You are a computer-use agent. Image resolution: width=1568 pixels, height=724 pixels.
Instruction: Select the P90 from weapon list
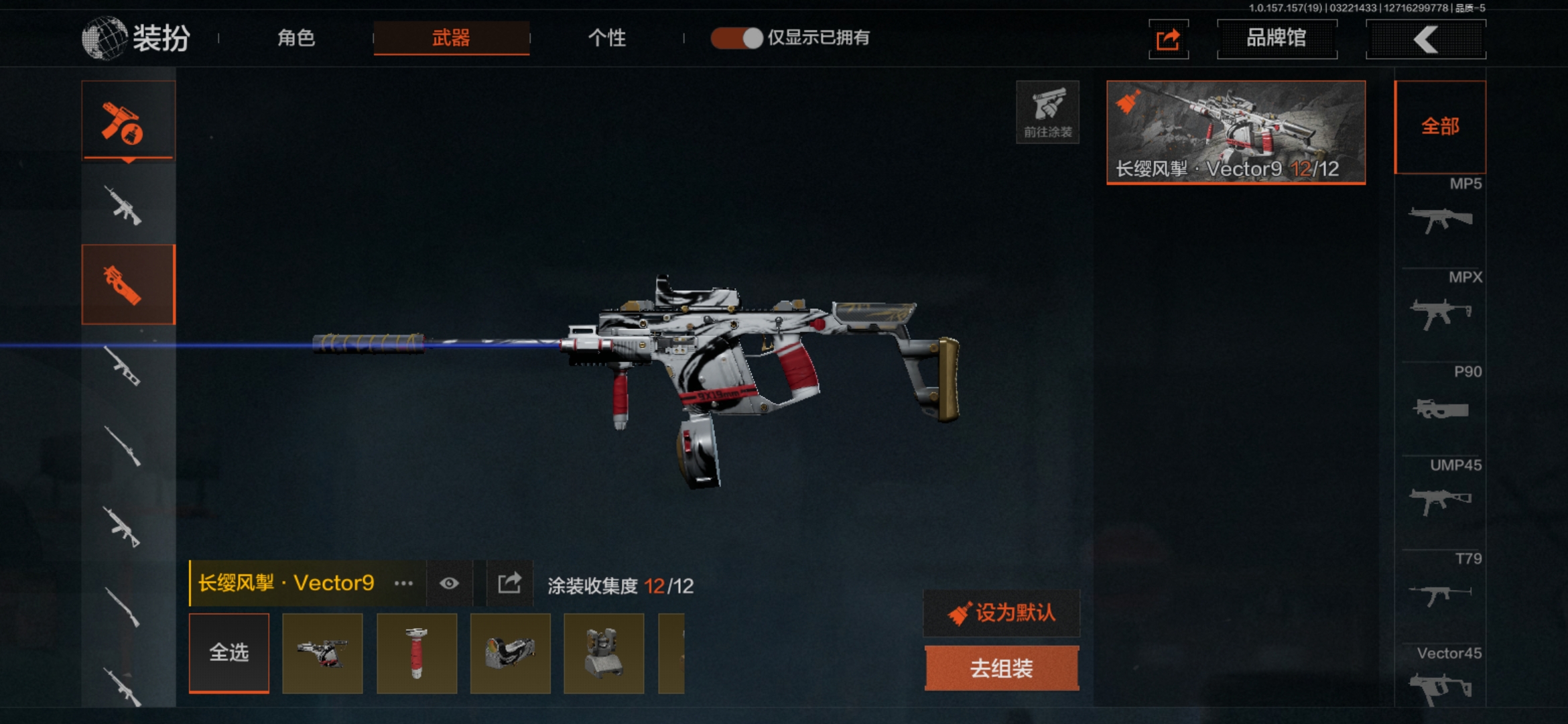click(x=1441, y=399)
